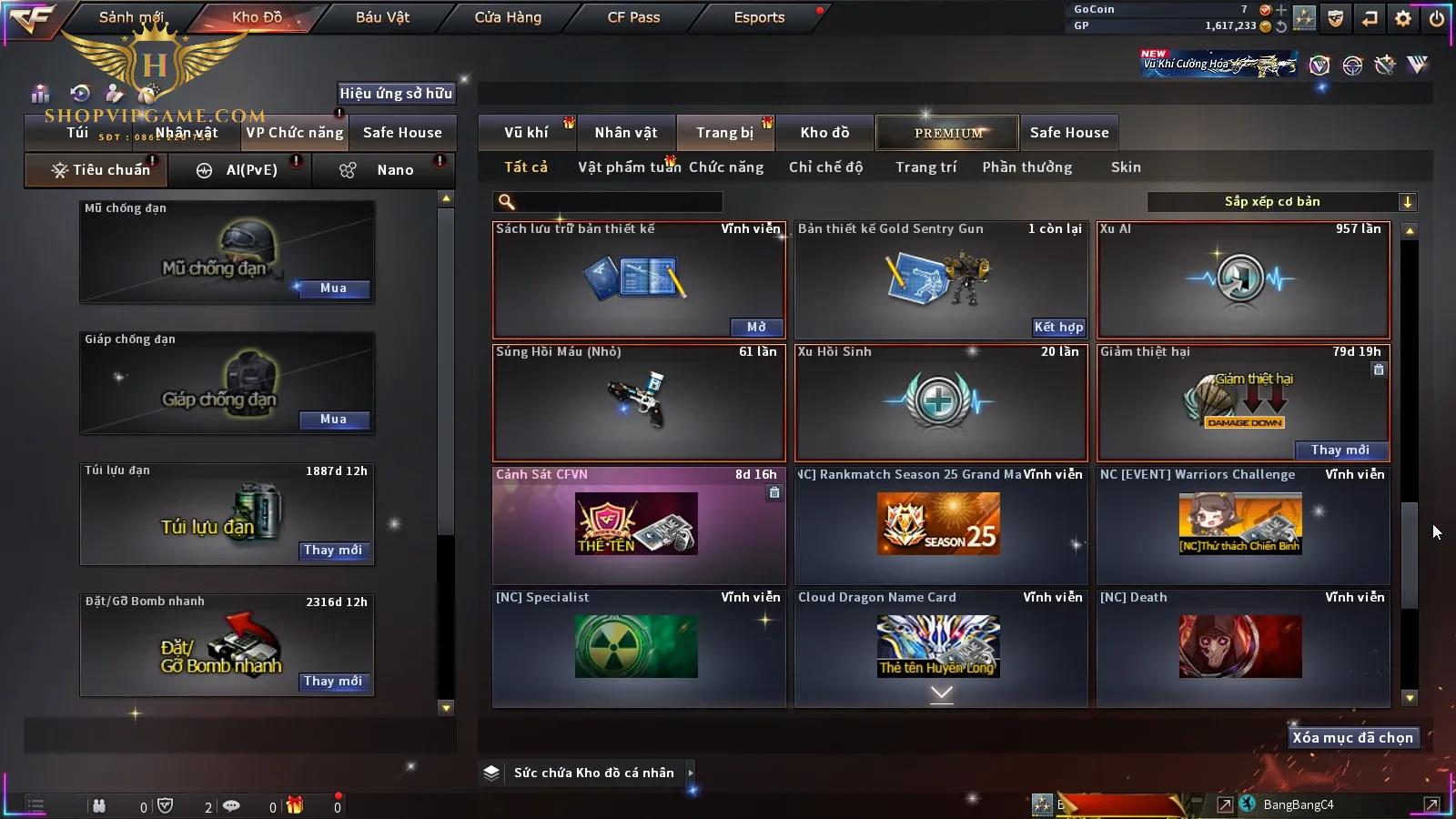
Task: Open the Cửa Hàng shop menu
Action: [x=508, y=17]
